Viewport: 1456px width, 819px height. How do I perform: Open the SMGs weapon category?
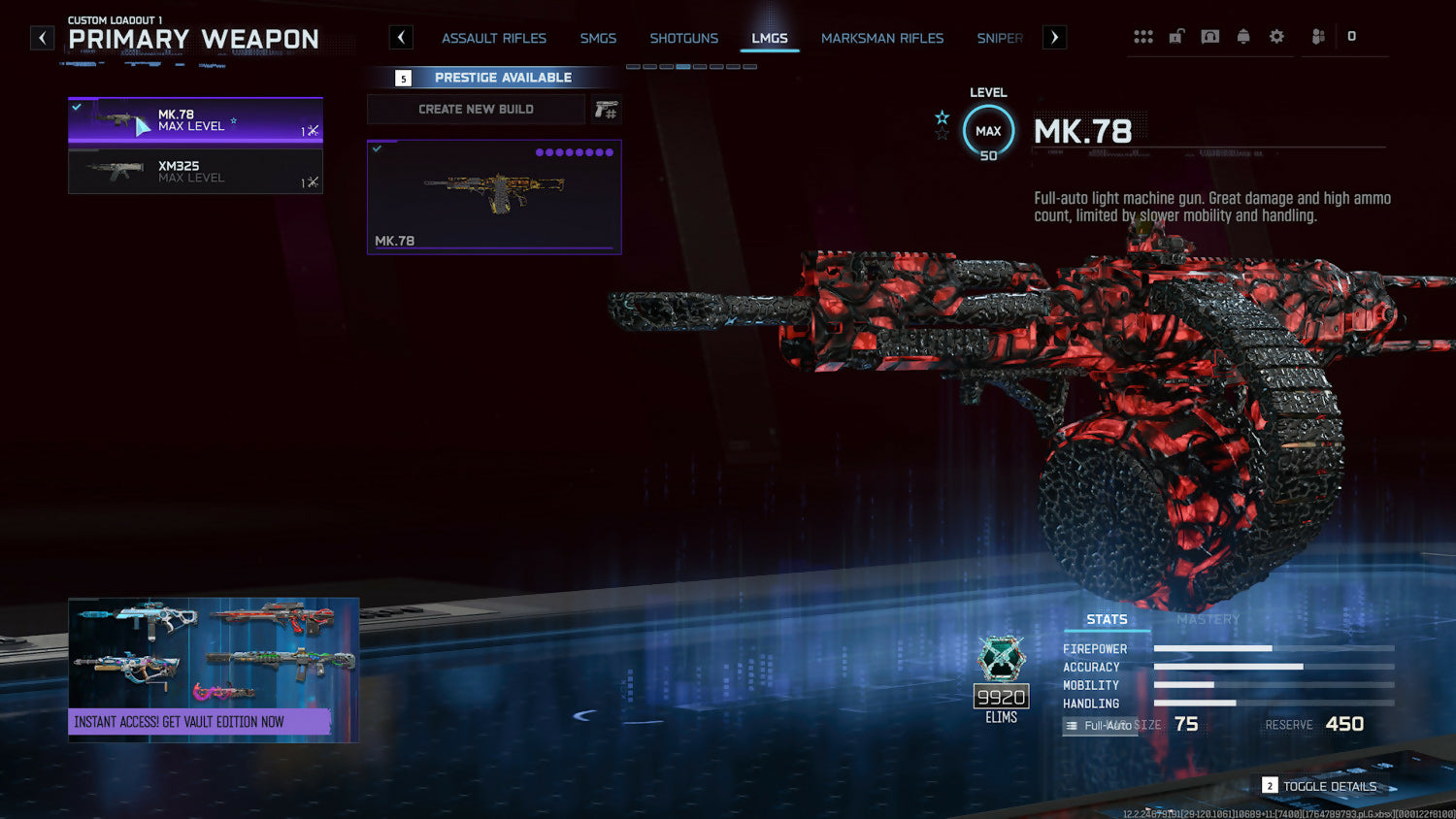coord(598,38)
